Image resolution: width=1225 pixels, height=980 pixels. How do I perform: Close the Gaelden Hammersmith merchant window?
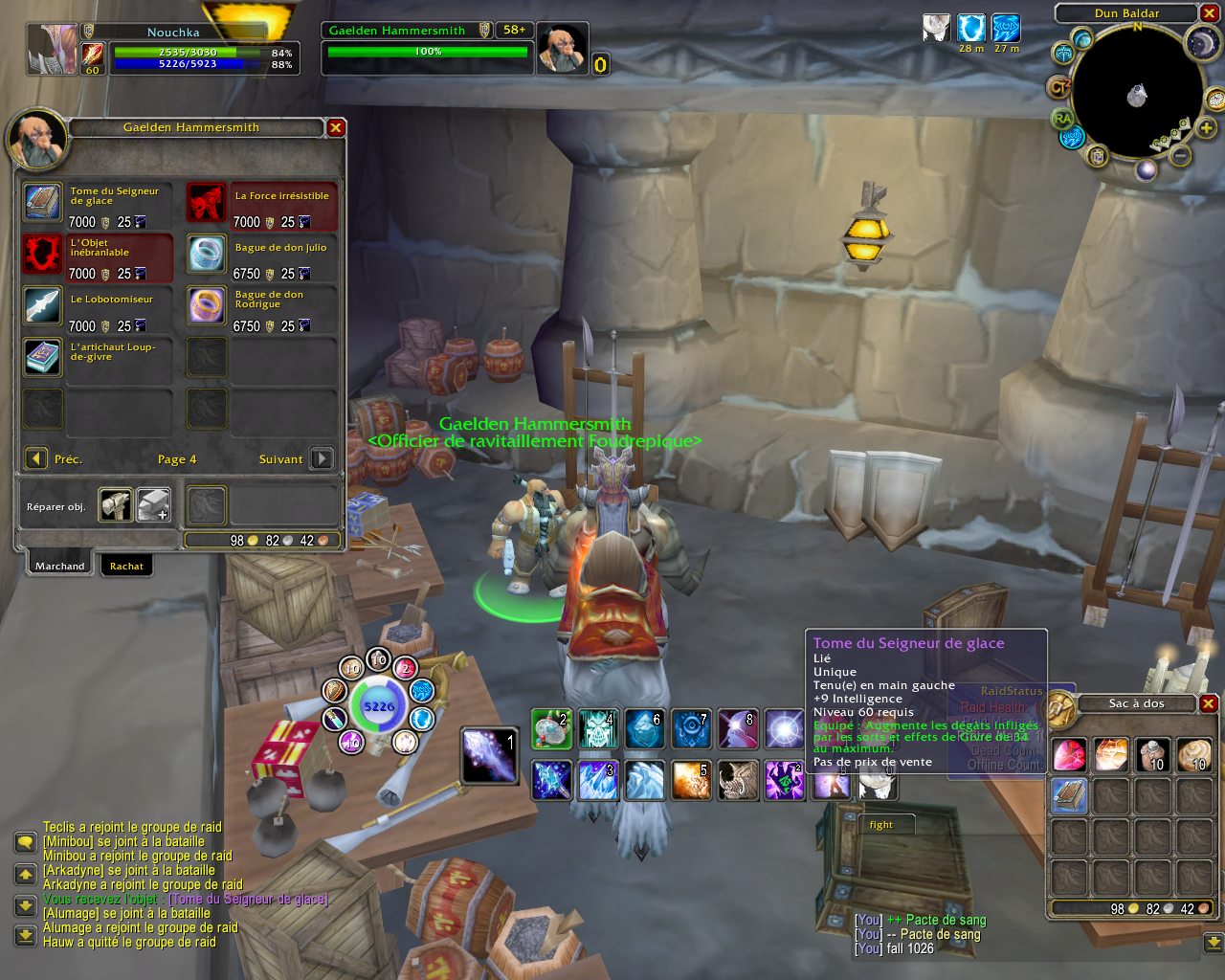[x=336, y=127]
